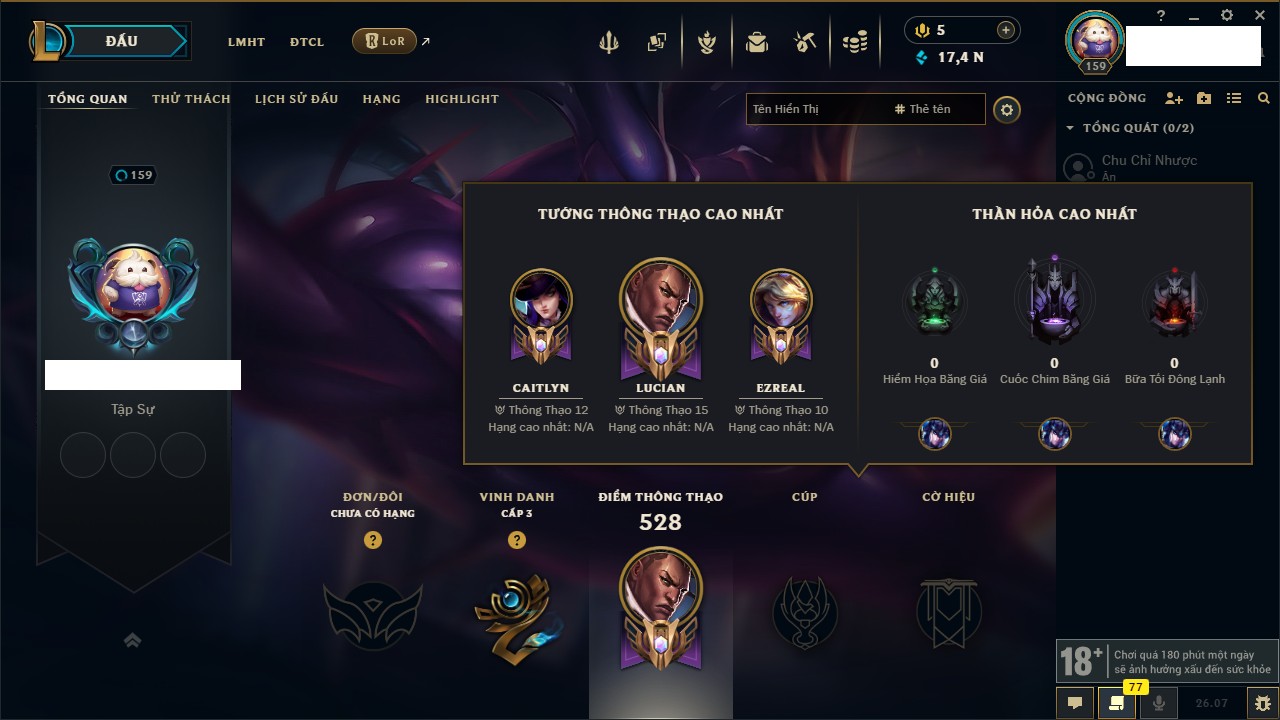
Task: Close the game client window
Action: [x=1258, y=15]
